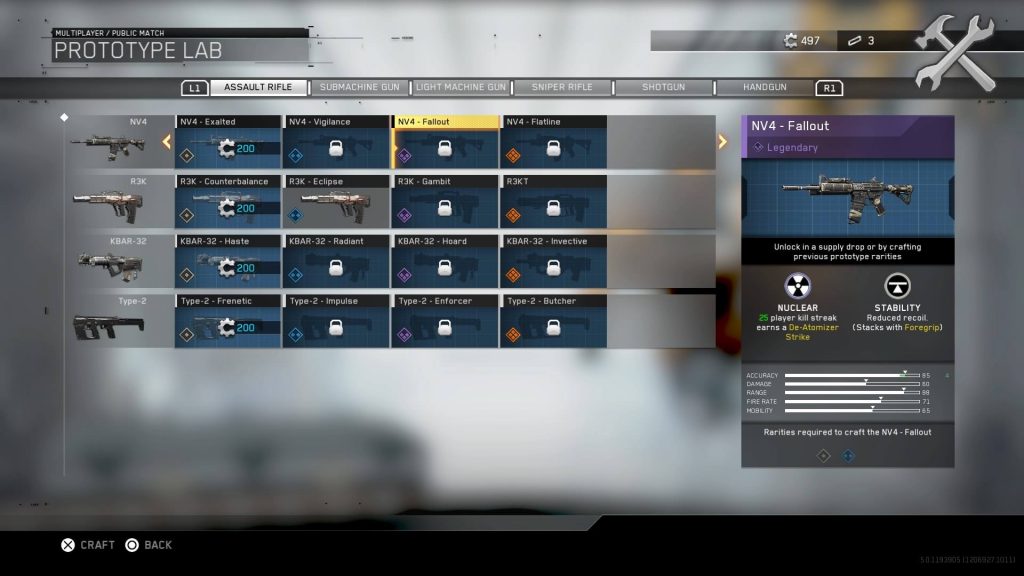This screenshot has width=1024, height=576.
Task: Open the Light Machine Gun tab
Action: (461, 87)
